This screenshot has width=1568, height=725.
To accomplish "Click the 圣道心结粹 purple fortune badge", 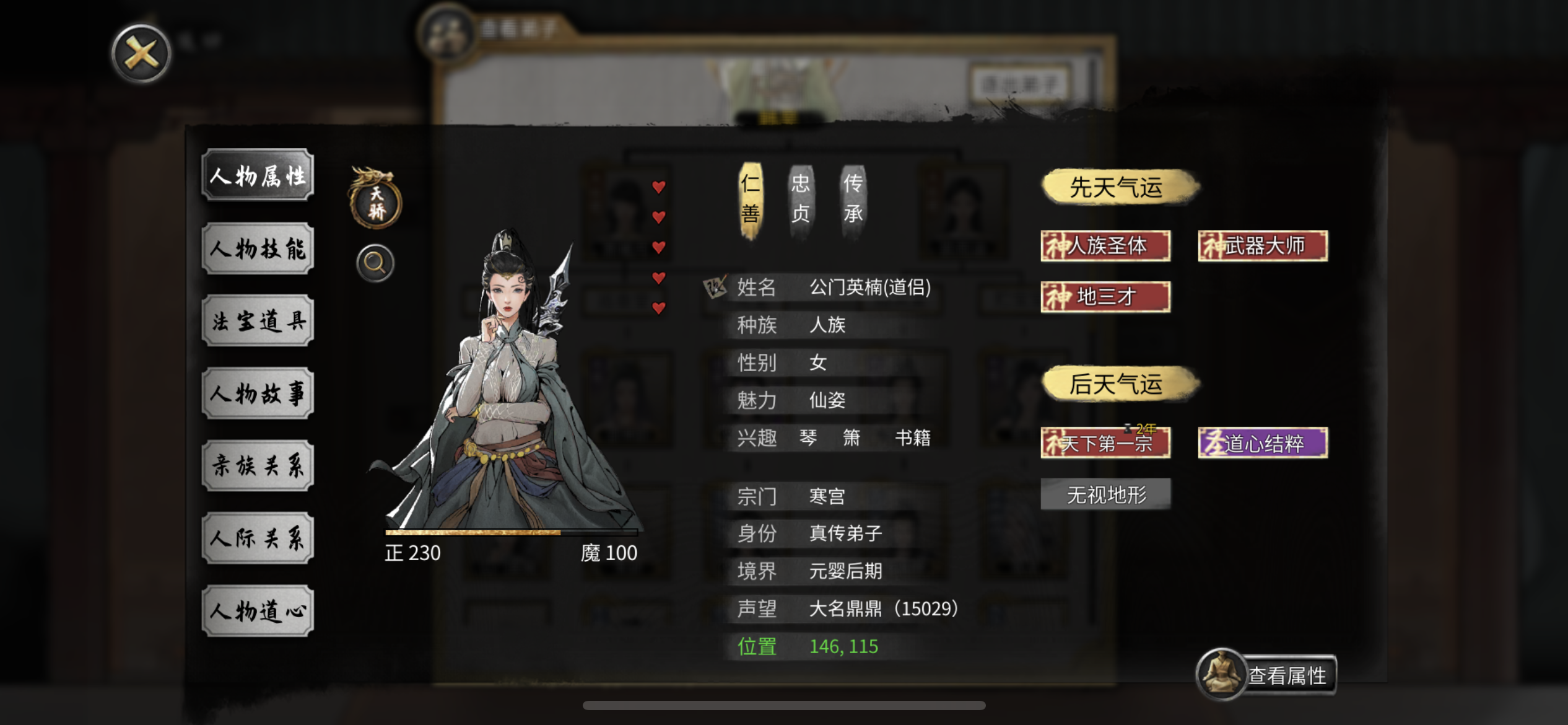I will 1262,444.
